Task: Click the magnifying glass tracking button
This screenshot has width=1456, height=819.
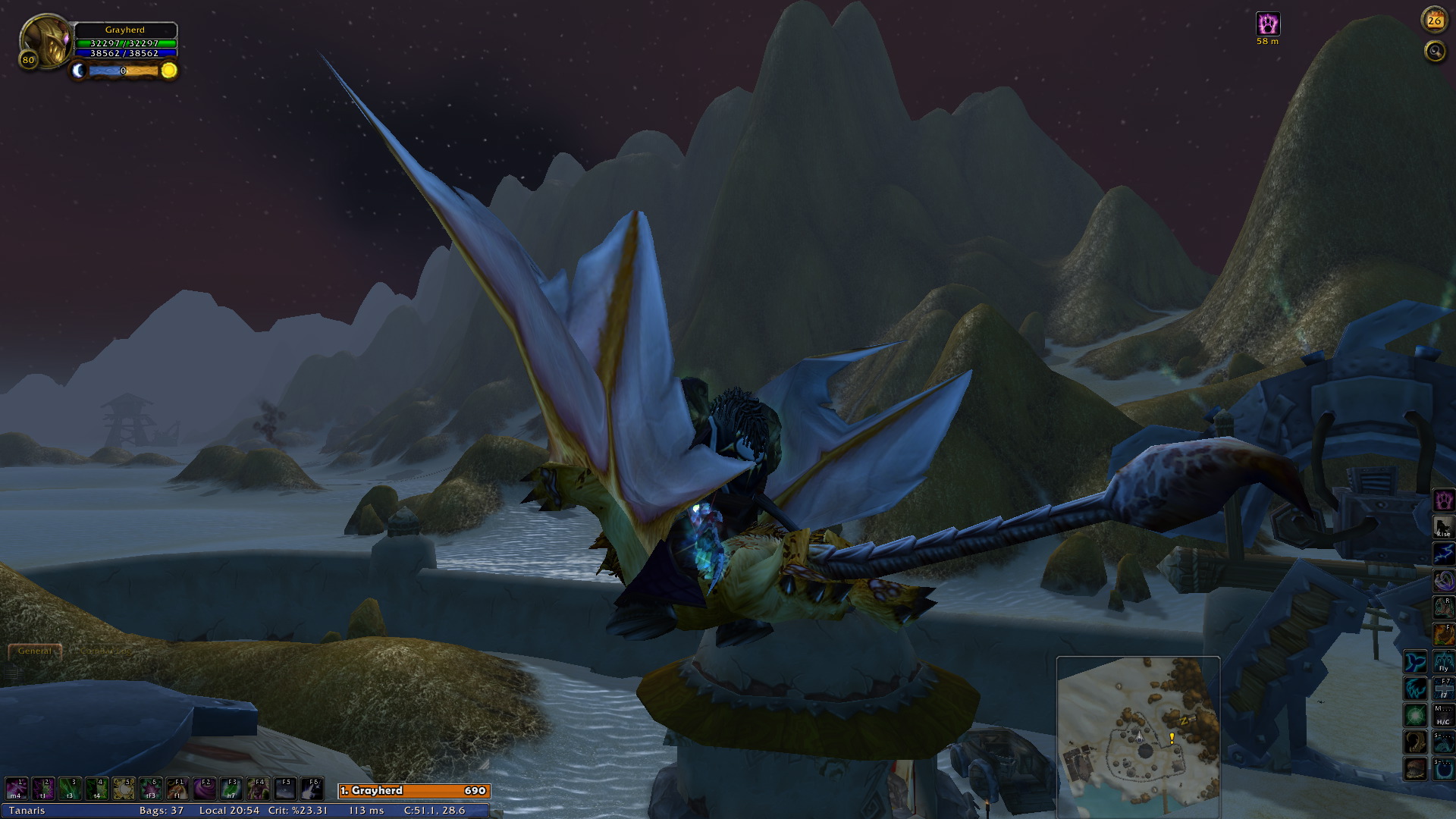Action: point(1435,52)
